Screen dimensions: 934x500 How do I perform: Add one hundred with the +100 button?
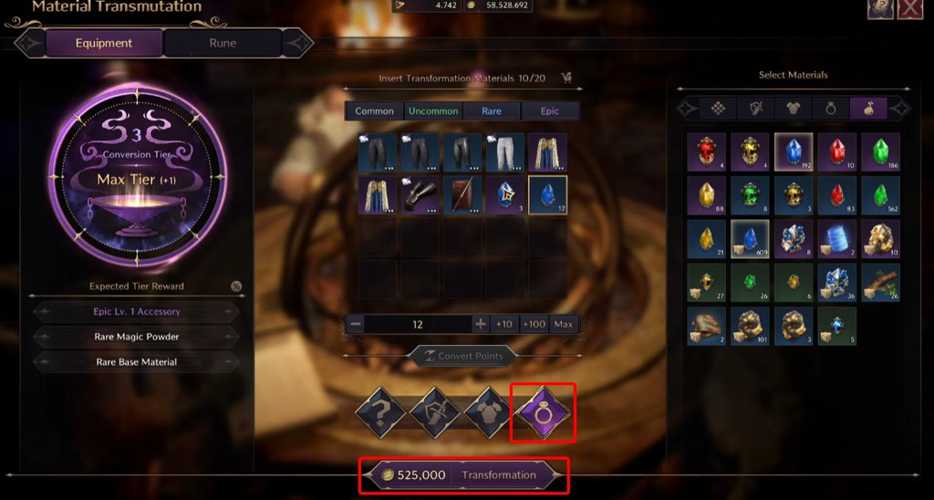534,324
